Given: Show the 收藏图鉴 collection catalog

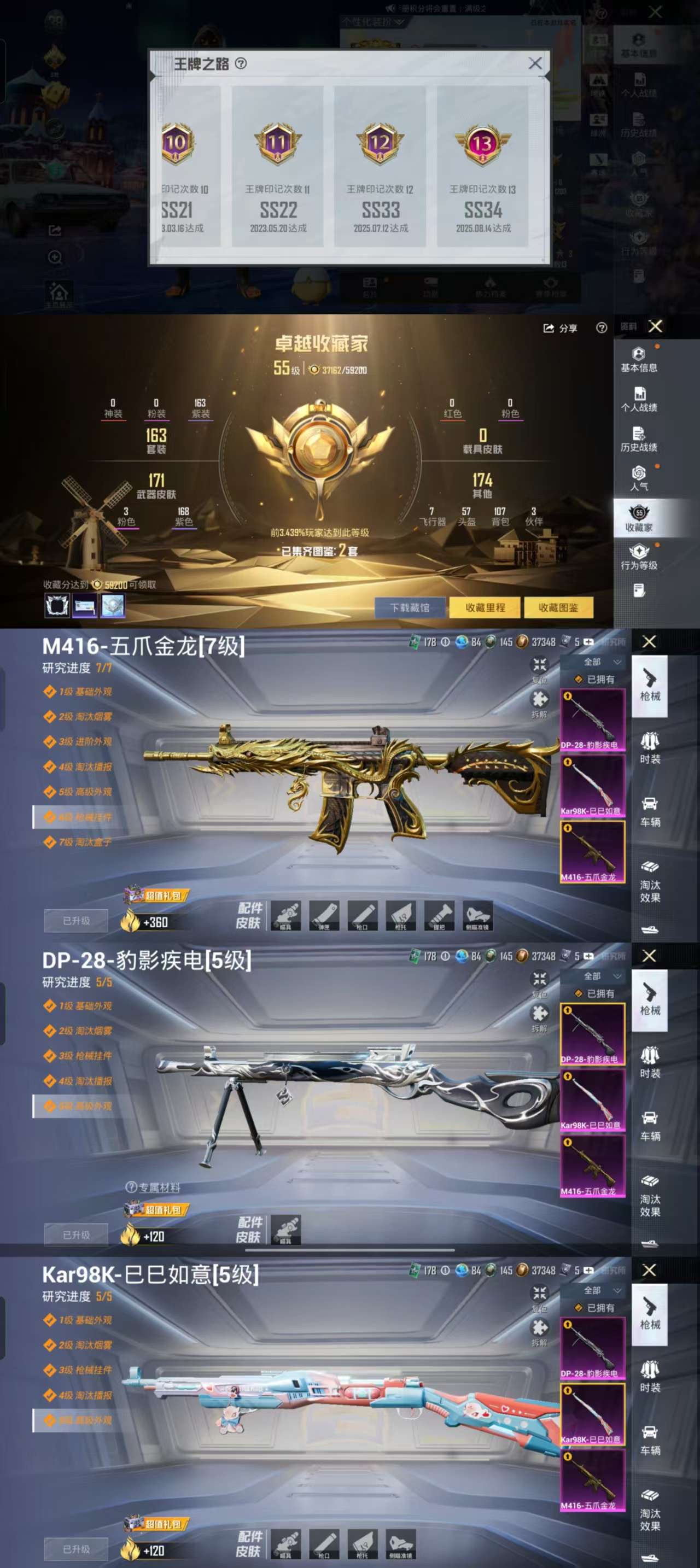Looking at the screenshot, I should point(558,607).
